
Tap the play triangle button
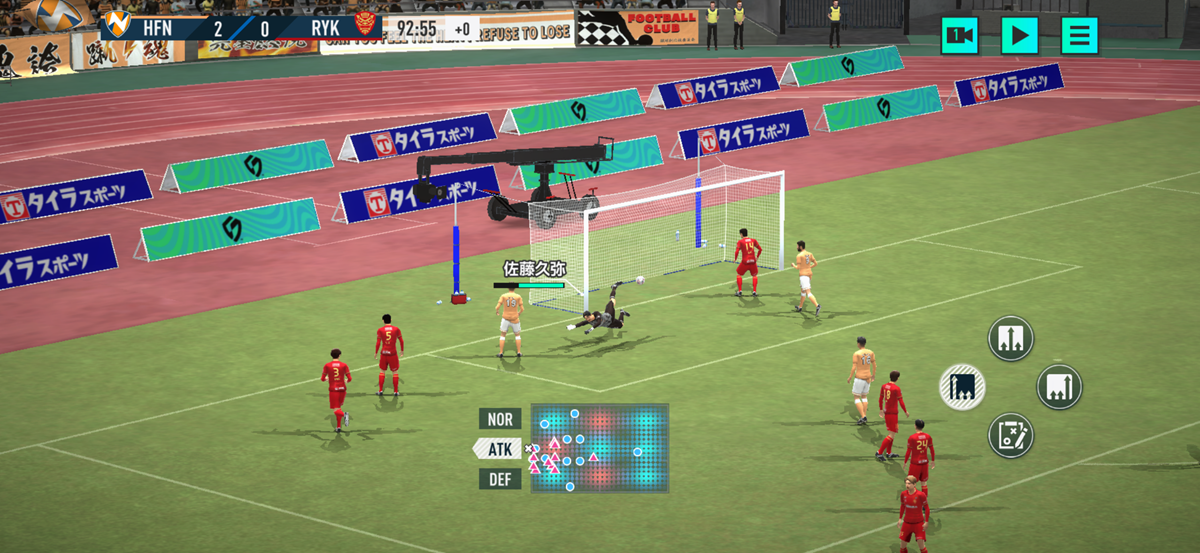[x=1020, y=36]
